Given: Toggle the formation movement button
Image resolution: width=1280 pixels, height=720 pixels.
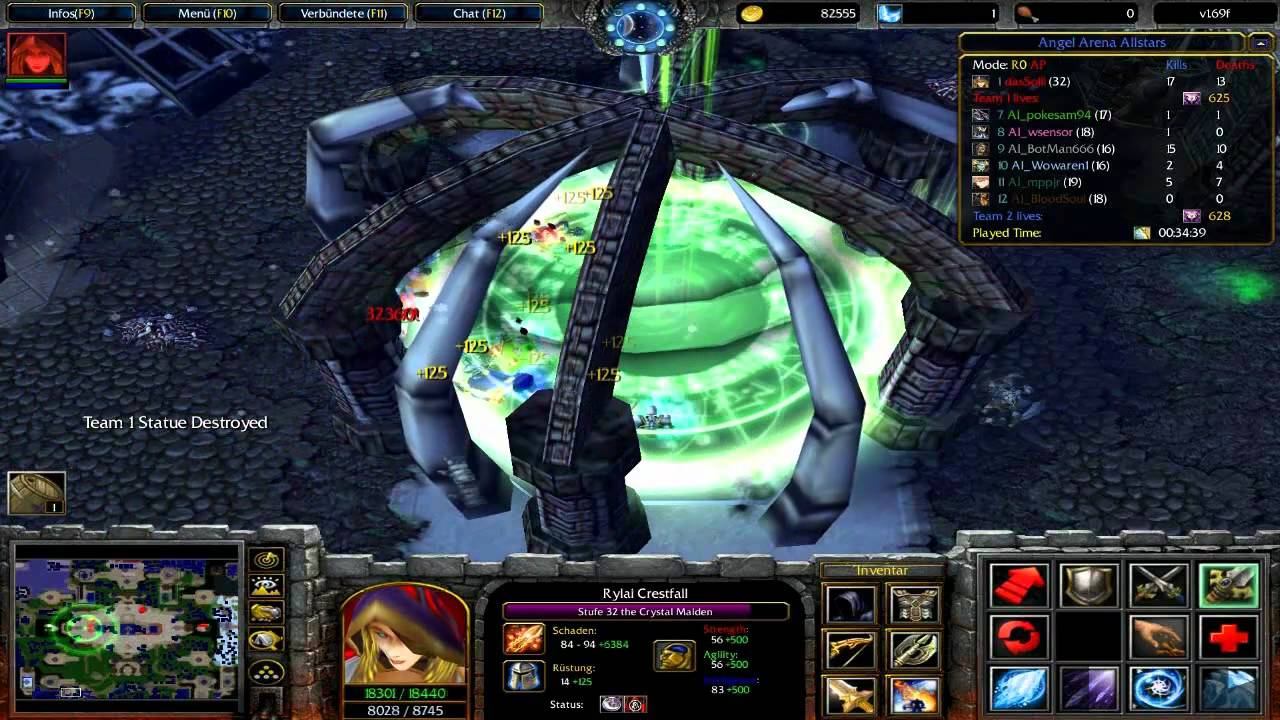Looking at the screenshot, I should coord(267,670).
